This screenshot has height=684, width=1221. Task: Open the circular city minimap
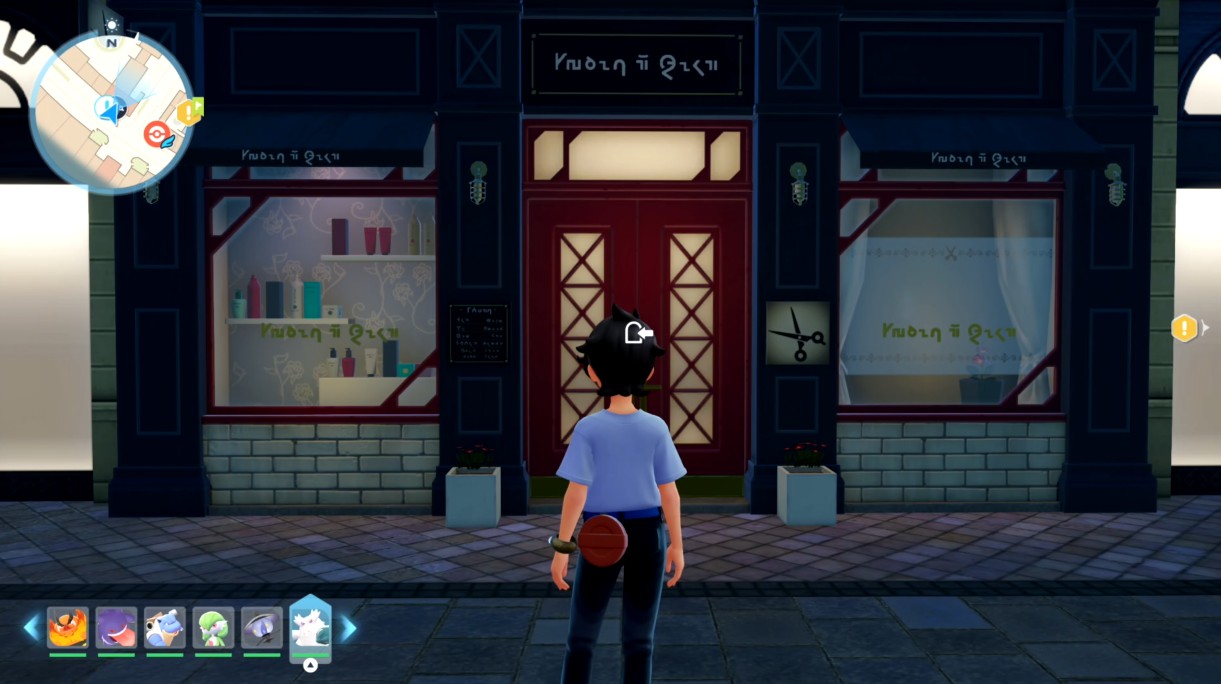click(x=112, y=110)
